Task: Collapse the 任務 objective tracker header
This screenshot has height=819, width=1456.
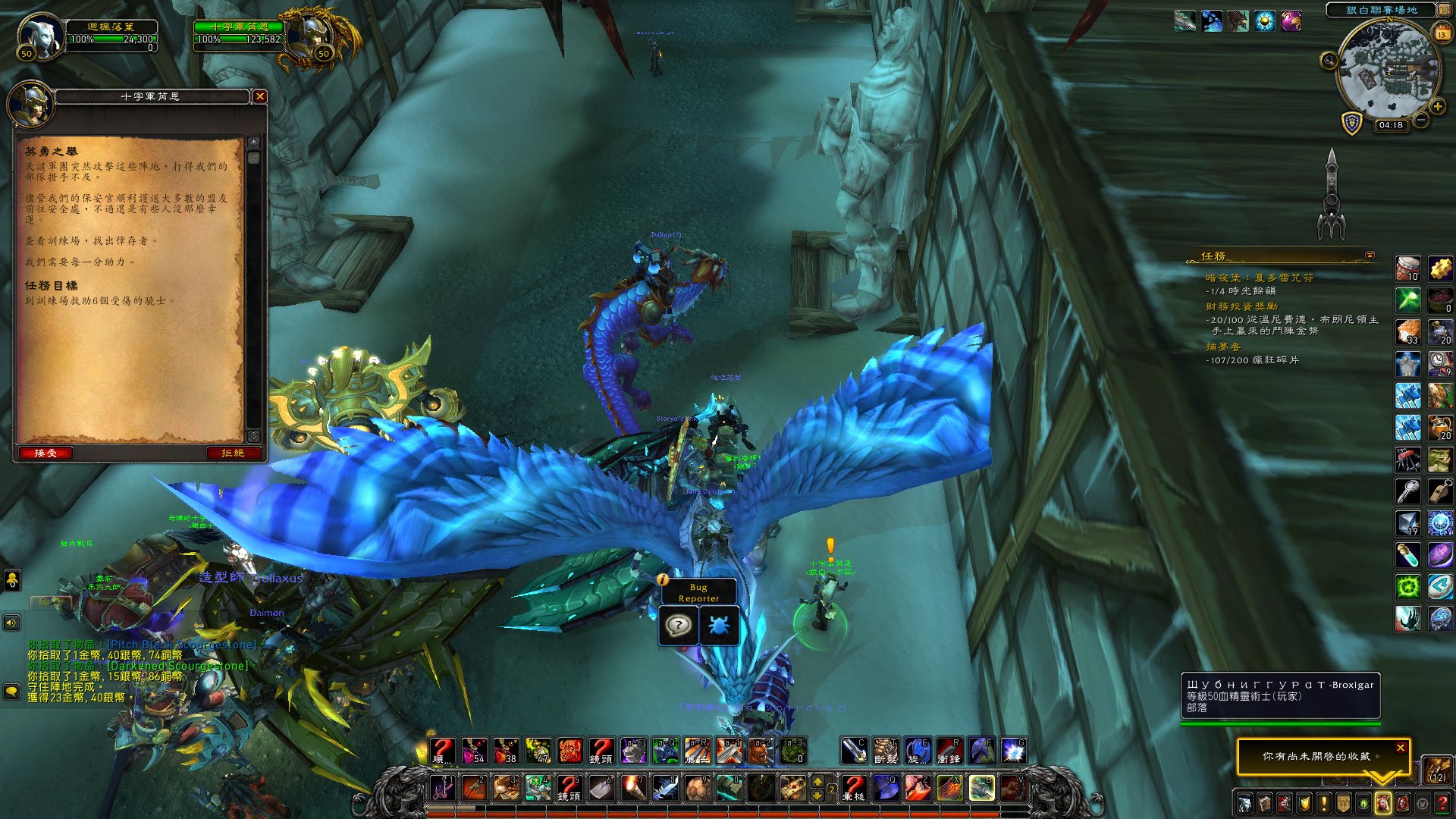Action: coord(1370,256)
